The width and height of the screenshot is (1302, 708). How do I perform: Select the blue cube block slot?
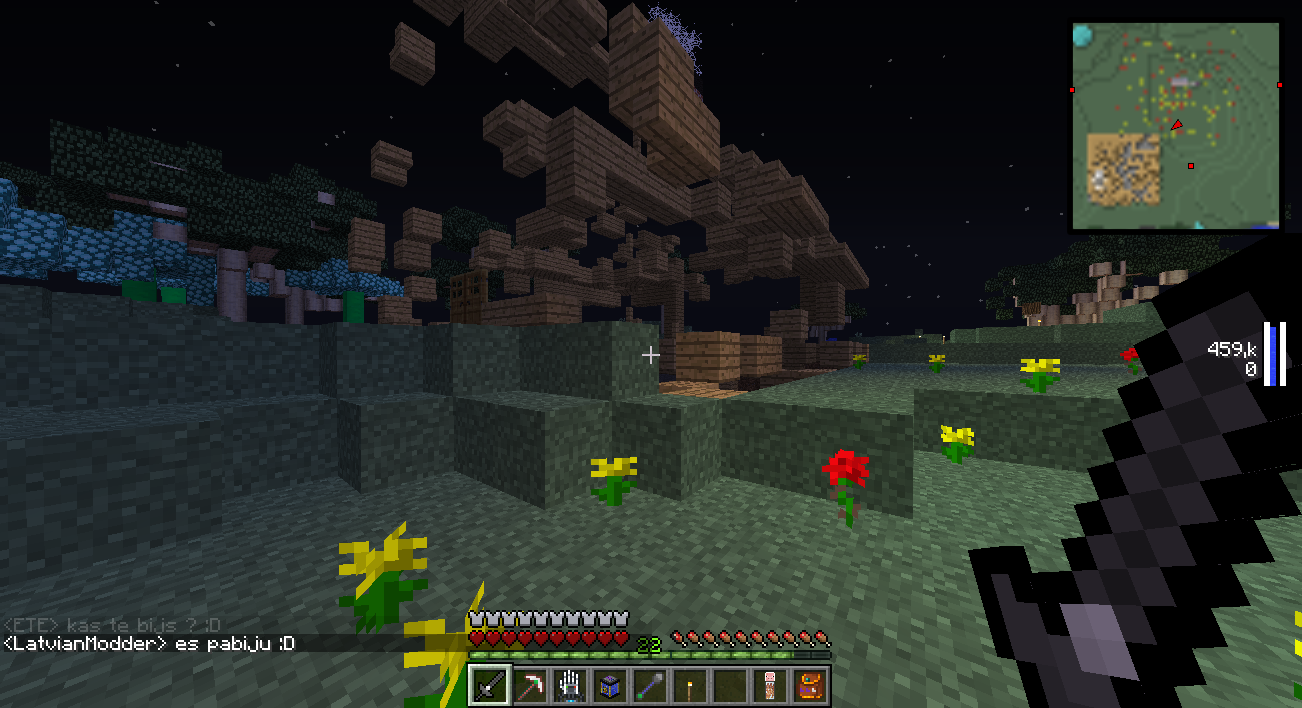pos(610,686)
